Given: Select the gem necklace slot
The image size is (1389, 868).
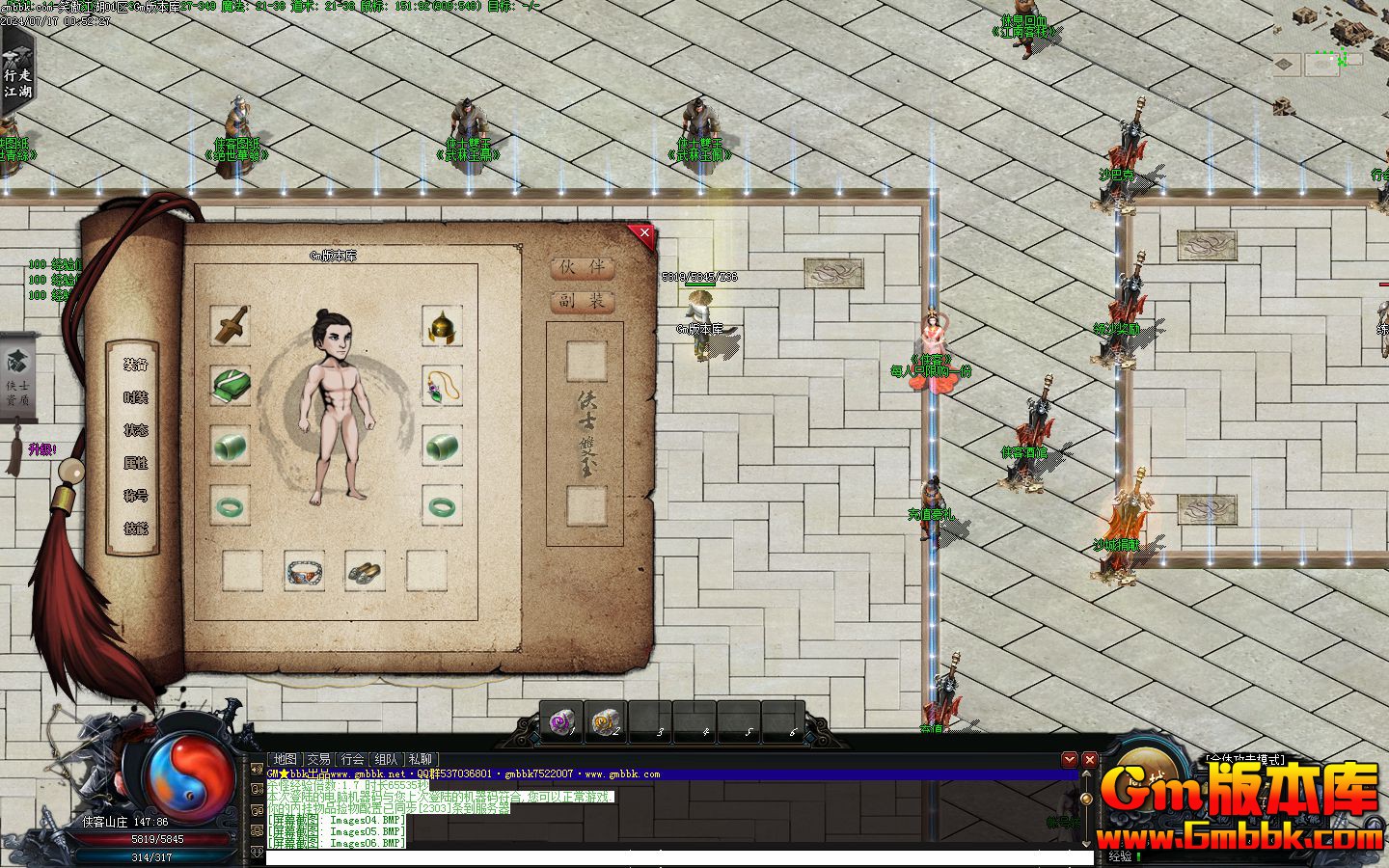Looking at the screenshot, I should 442,387.
